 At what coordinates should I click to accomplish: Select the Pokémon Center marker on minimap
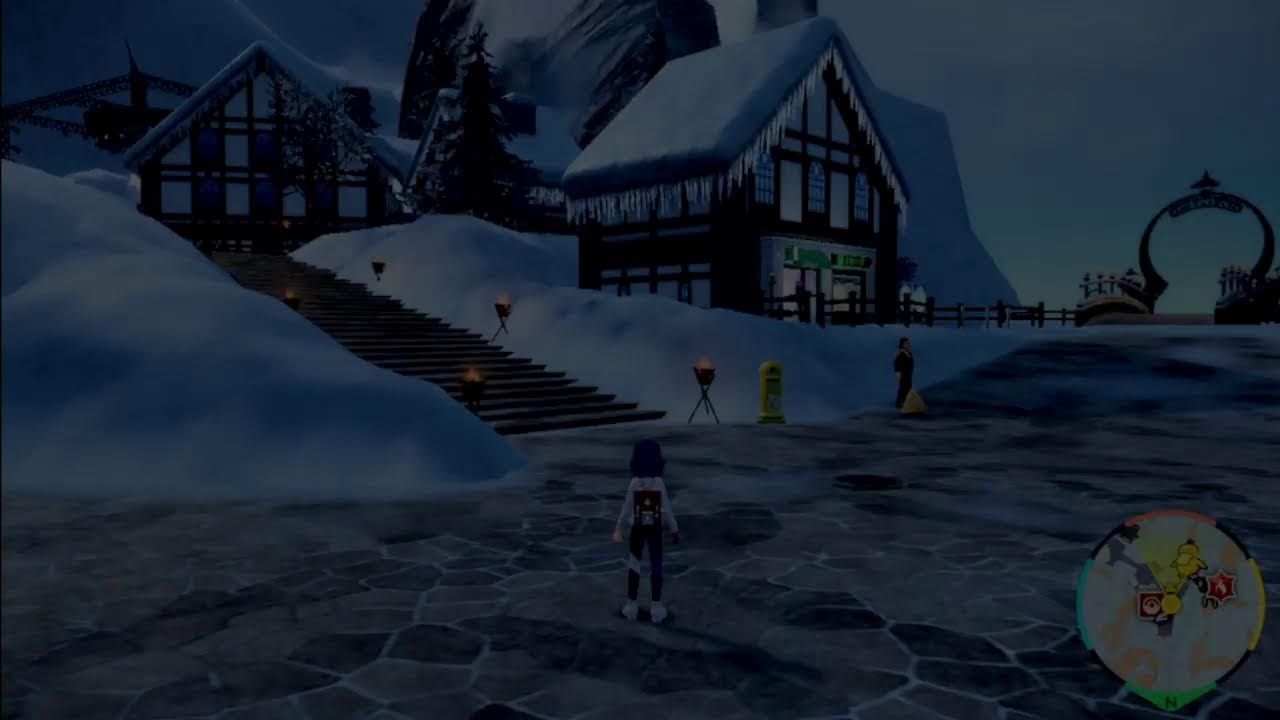coord(1151,605)
